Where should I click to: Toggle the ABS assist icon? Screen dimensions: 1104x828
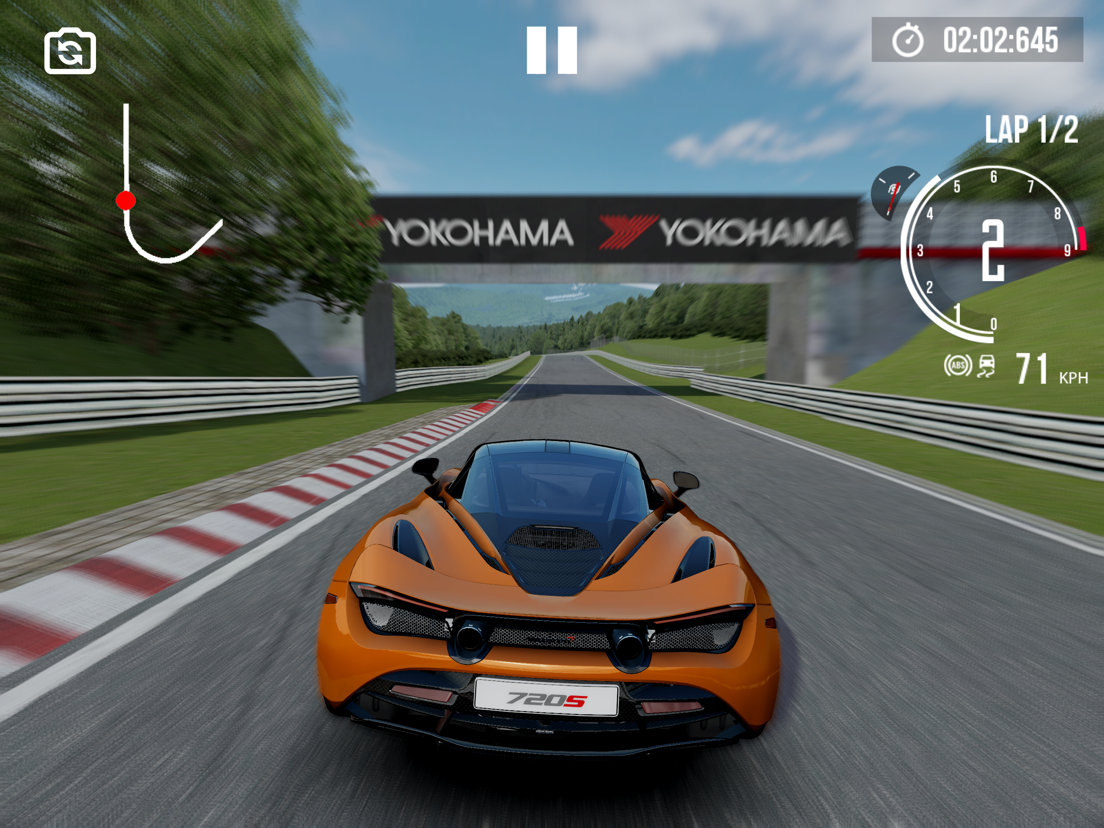tap(957, 366)
